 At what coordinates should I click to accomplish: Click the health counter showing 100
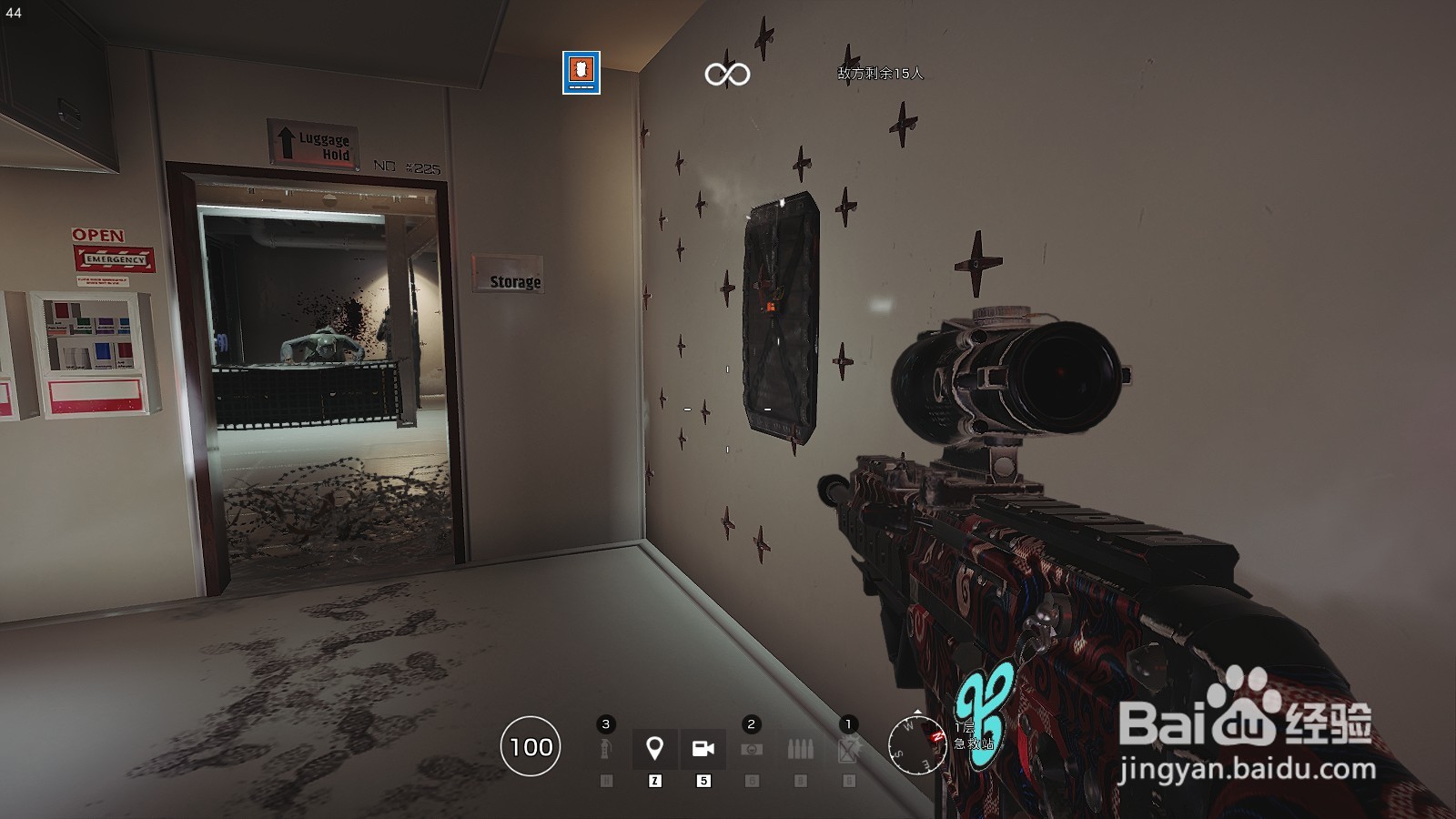point(531,749)
